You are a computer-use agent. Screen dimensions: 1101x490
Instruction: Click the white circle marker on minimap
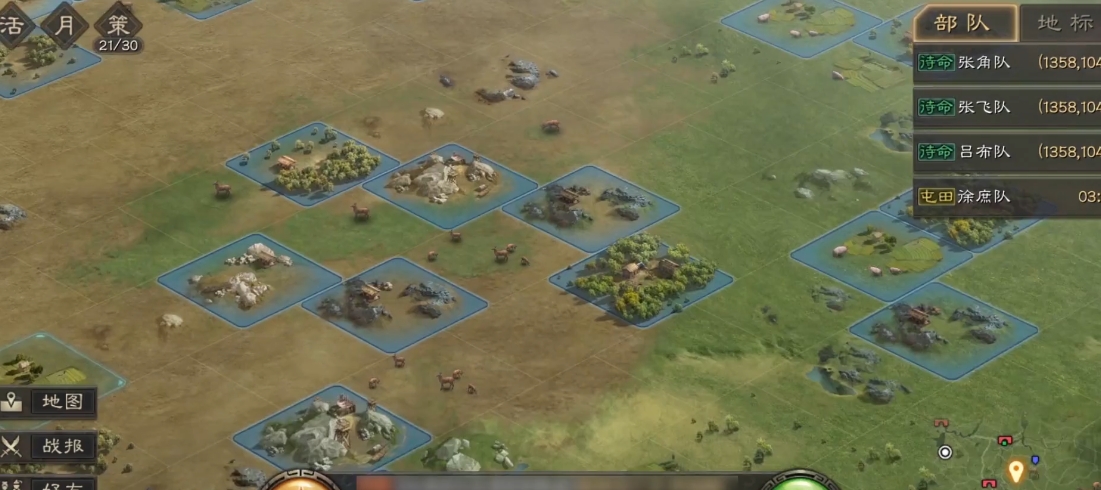pos(945,452)
